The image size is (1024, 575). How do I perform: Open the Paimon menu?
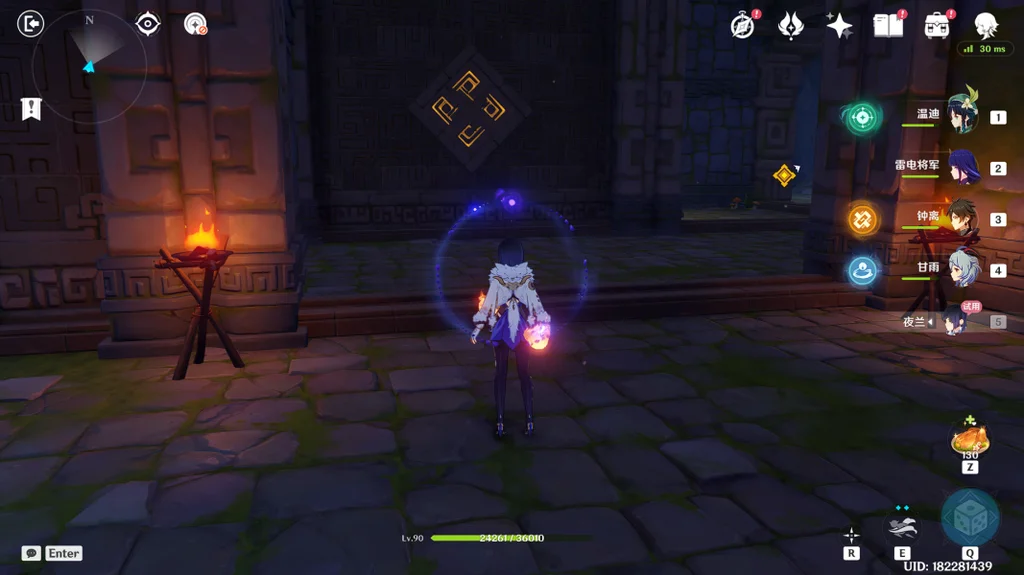986,25
